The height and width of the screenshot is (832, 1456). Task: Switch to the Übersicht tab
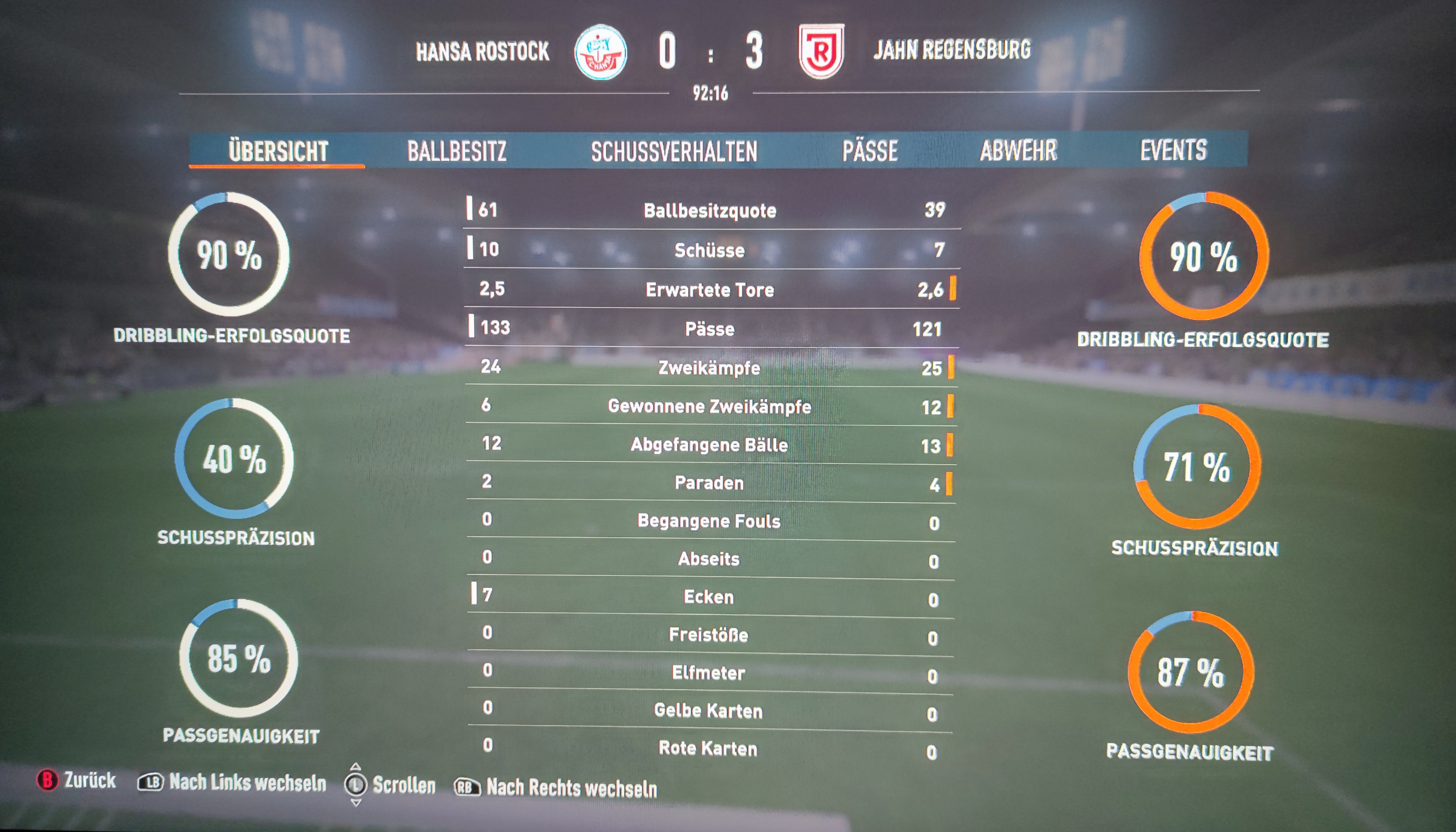tap(278, 151)
